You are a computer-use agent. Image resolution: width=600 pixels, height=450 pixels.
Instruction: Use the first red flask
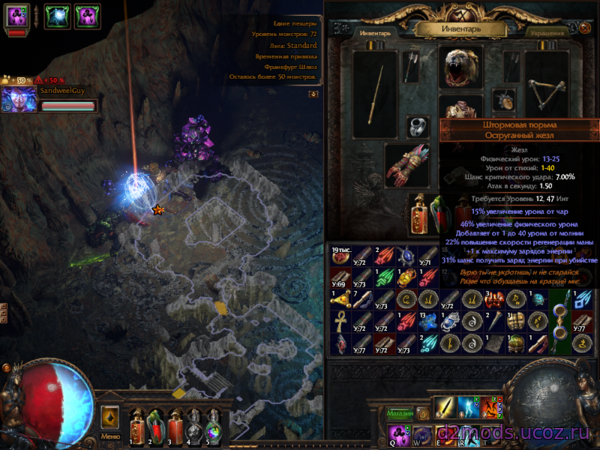(138, 424)
